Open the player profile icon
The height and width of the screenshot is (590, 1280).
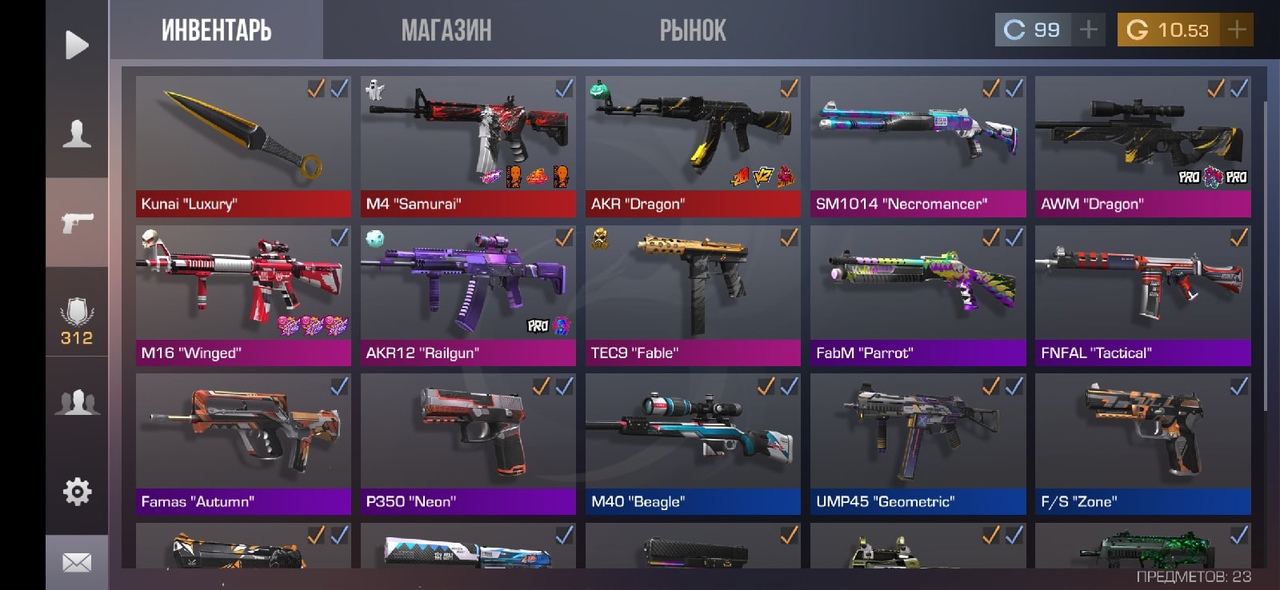[77, 134]
